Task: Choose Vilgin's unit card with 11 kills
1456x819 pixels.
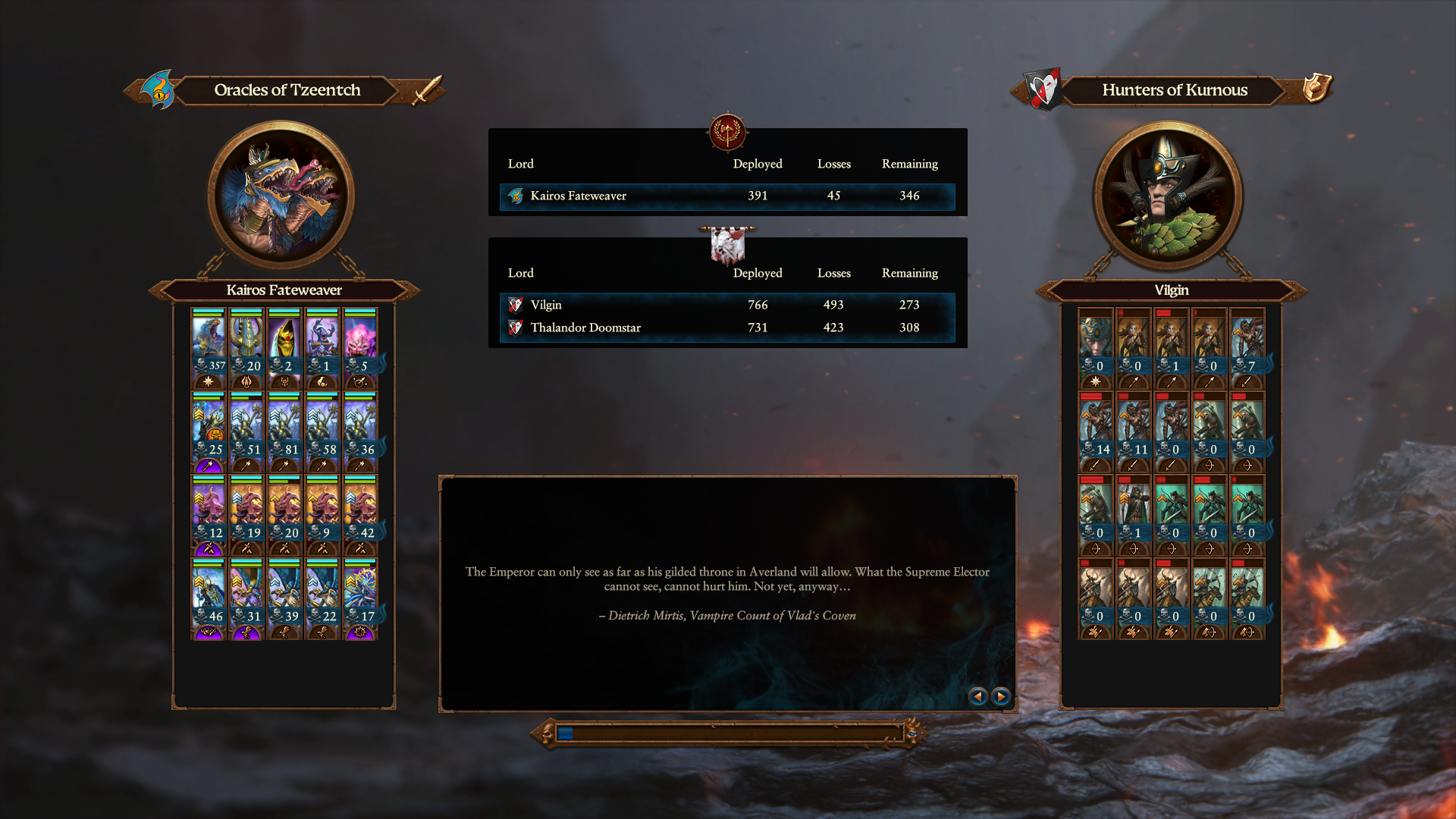Action: click(1134, 431)
